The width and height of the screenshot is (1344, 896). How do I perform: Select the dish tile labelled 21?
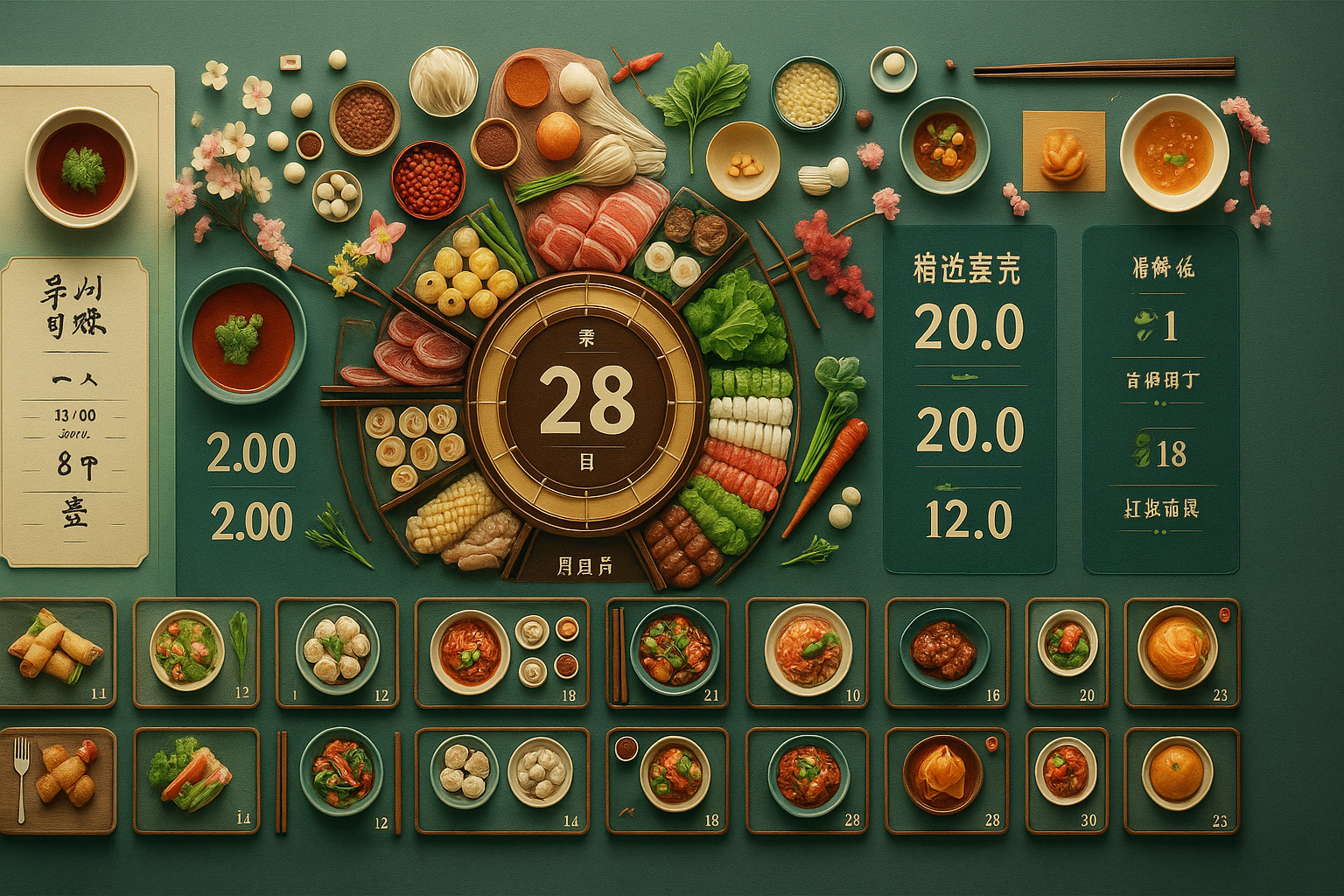pyautogui.click(x=667, y=652)
